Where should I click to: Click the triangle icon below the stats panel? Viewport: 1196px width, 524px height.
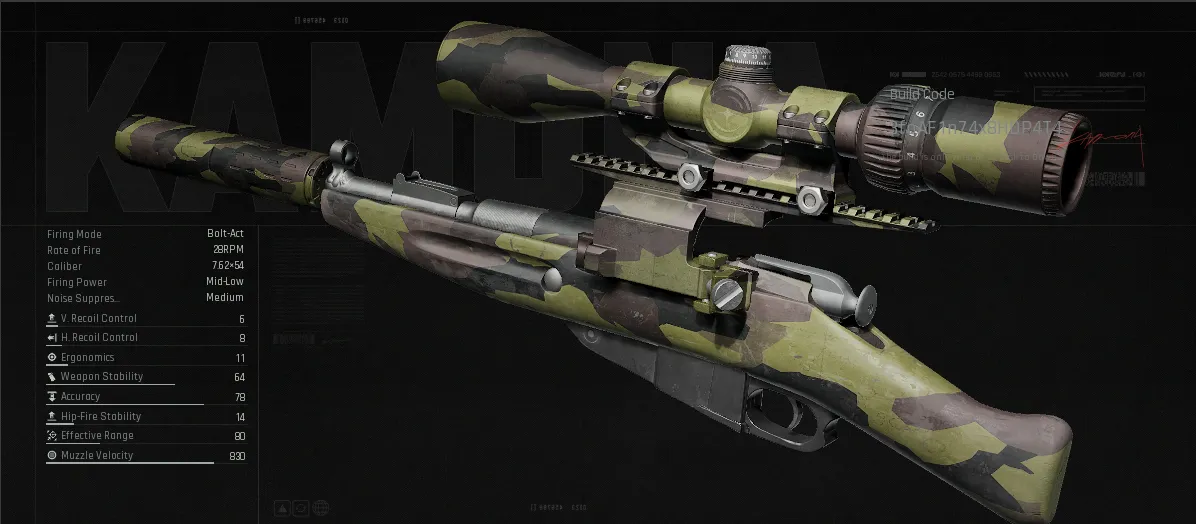tap(282, 508)
